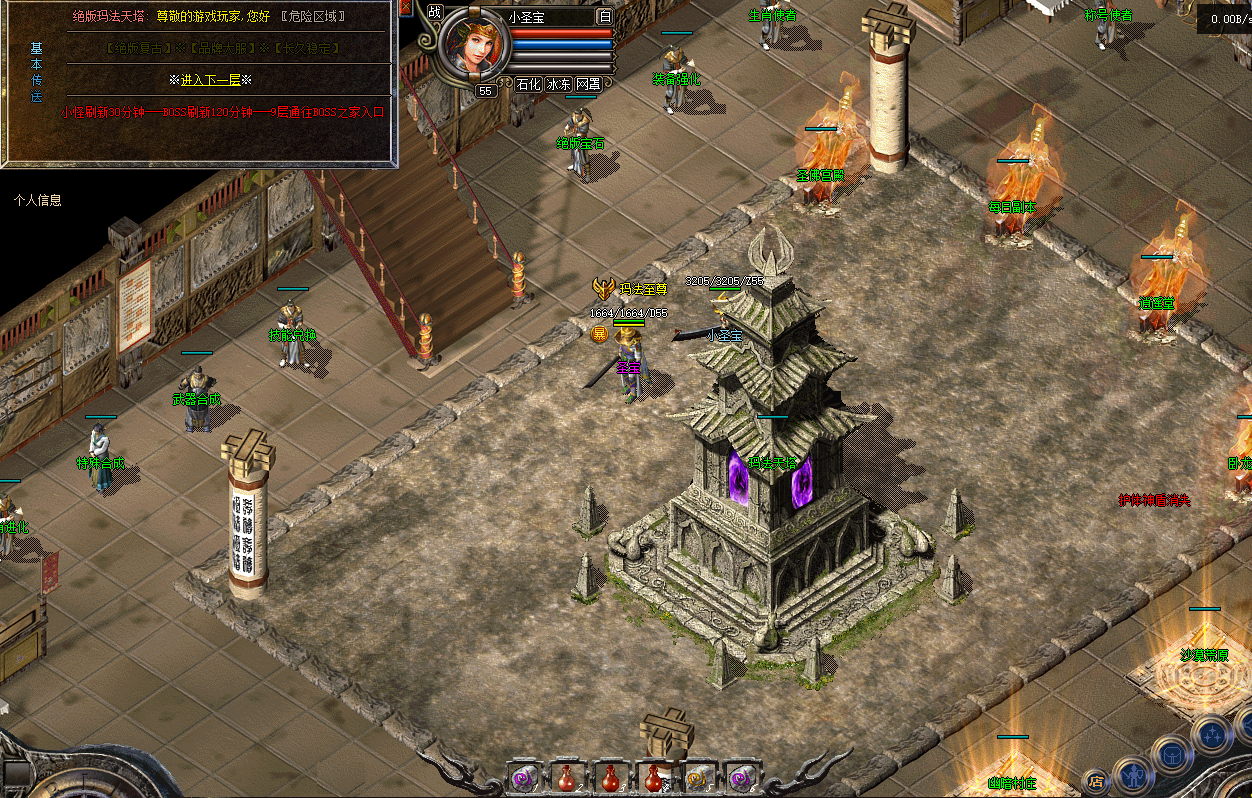The width and height of the screenshot is (1252, 798).
Task: Toggle the 网罩 status button
Action: click(x=589, y=85)
